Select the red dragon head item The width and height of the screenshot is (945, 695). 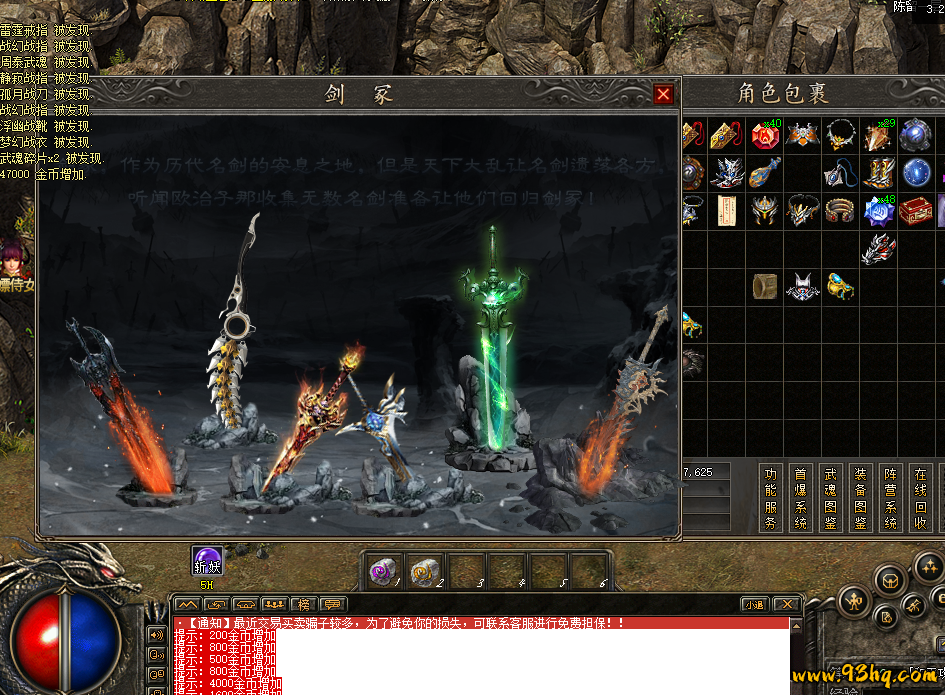[877, 248]
